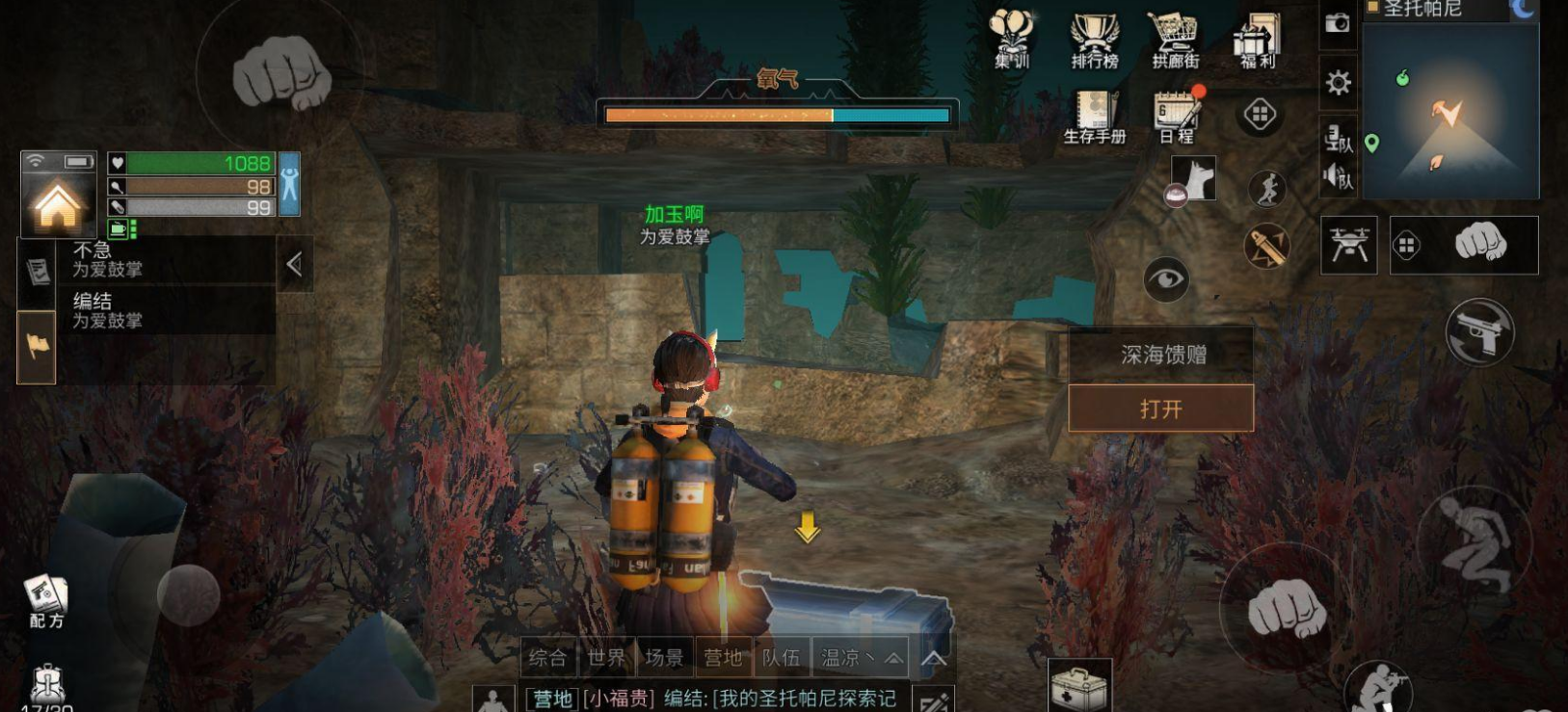Toggle sprint with the running figure icon

1270,189
